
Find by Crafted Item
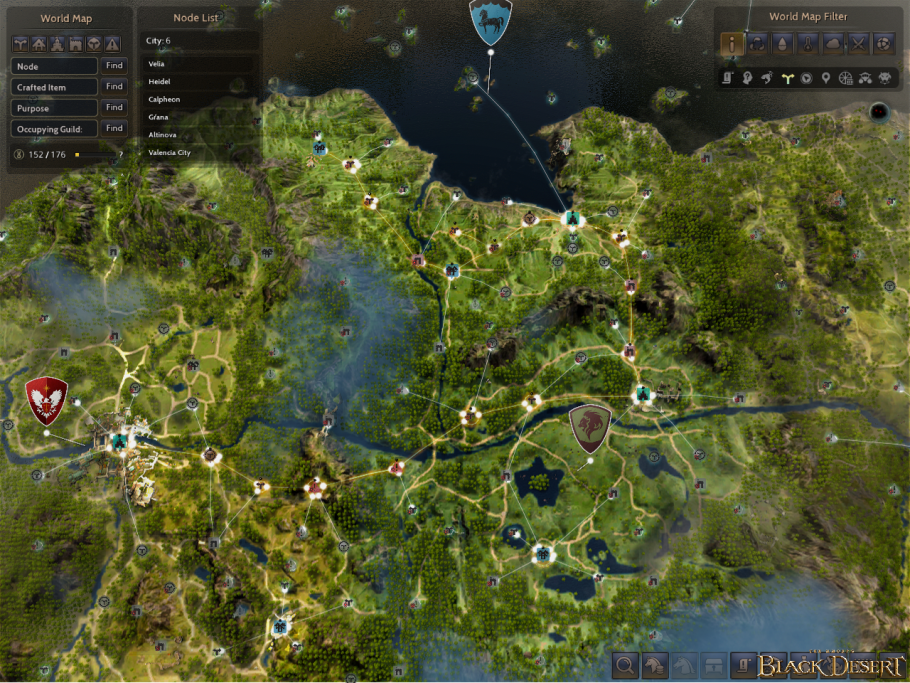[x=114, y=86]
